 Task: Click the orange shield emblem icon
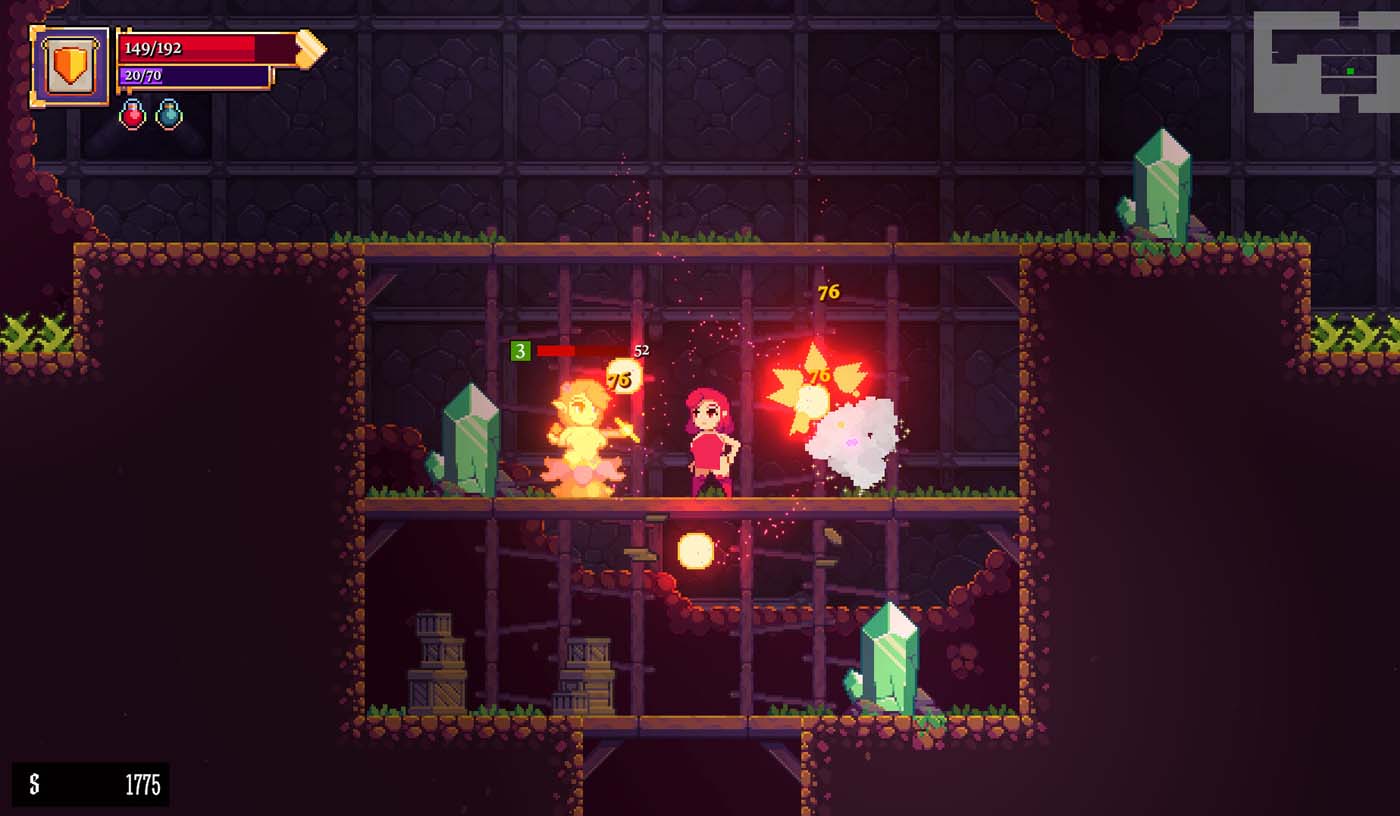point(70,66)
